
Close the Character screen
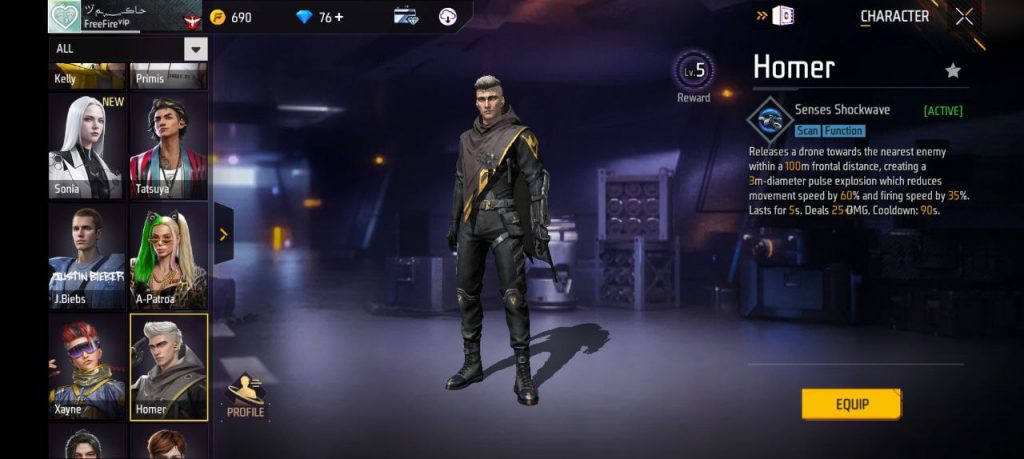pyautogui.click(x=964, y=16)
